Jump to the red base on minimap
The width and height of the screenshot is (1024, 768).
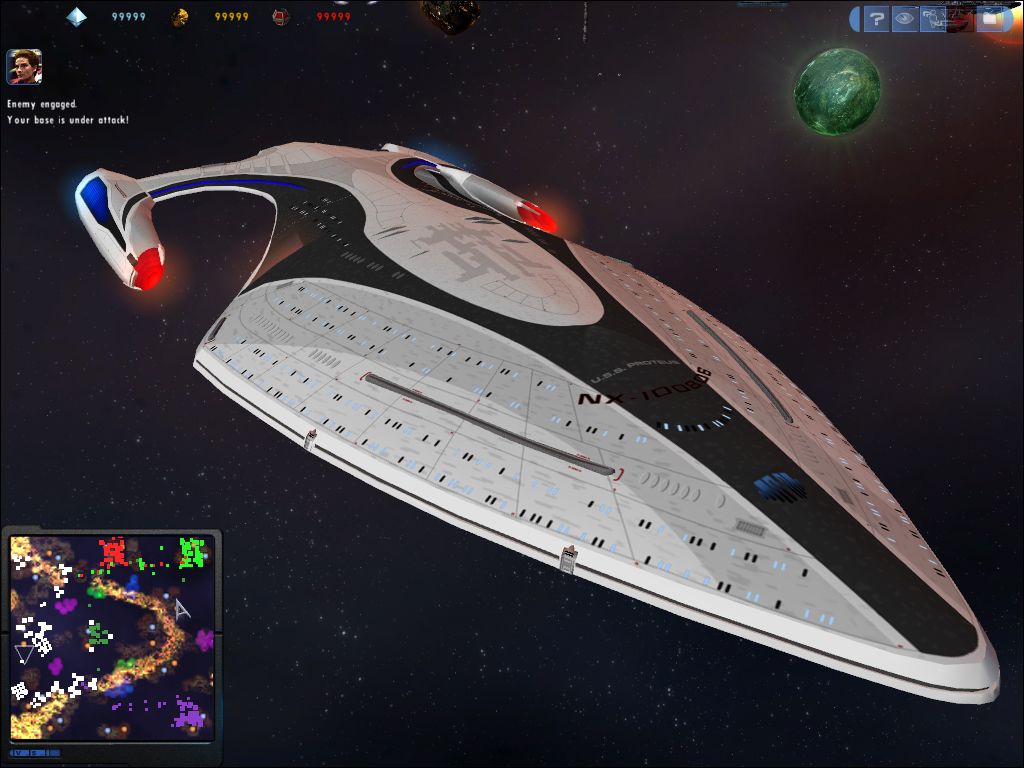[x=112, y=551]
